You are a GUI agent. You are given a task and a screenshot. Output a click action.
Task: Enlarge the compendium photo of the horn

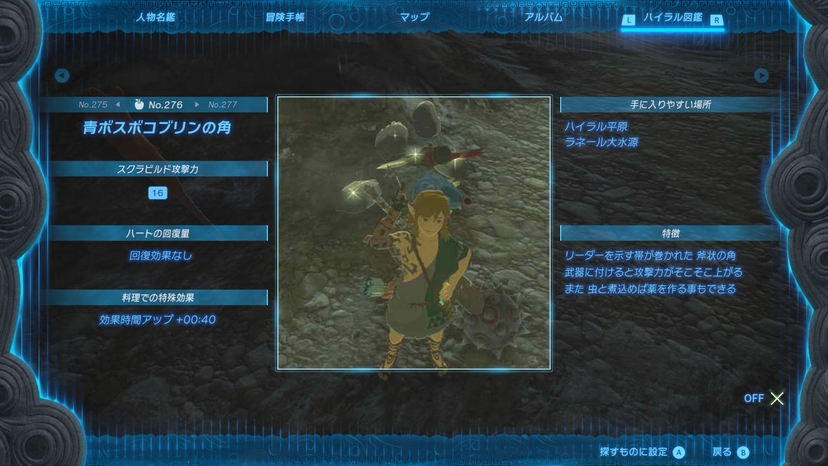coord(414,232)
